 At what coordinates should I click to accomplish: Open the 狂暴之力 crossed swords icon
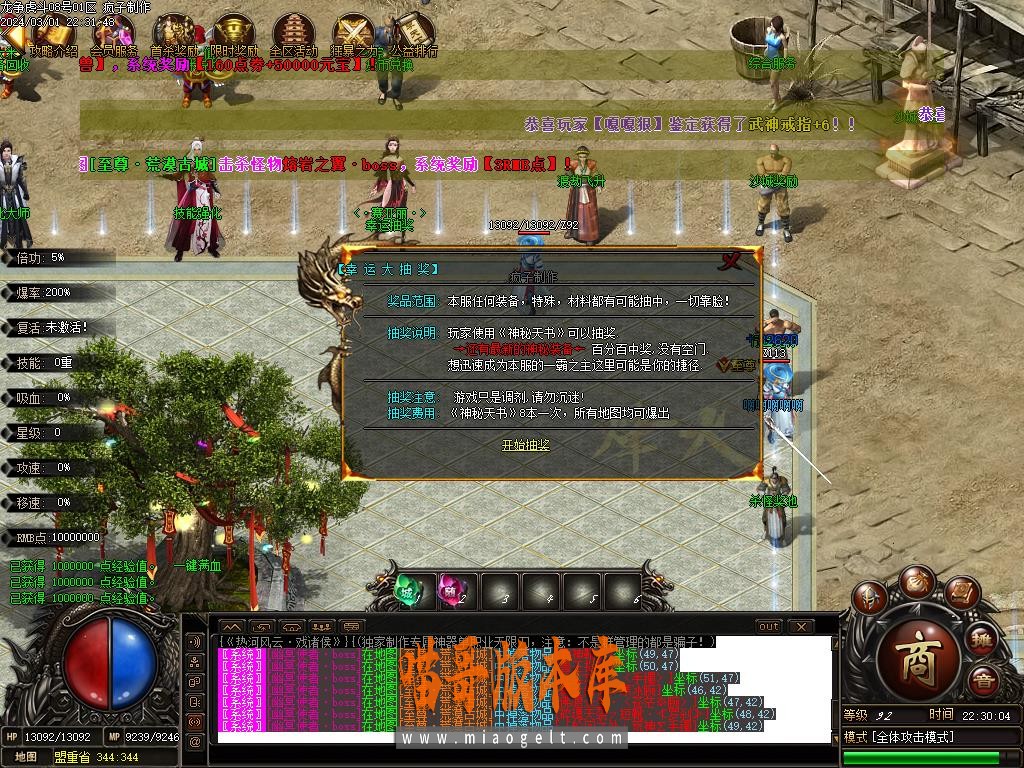point(353,32)
